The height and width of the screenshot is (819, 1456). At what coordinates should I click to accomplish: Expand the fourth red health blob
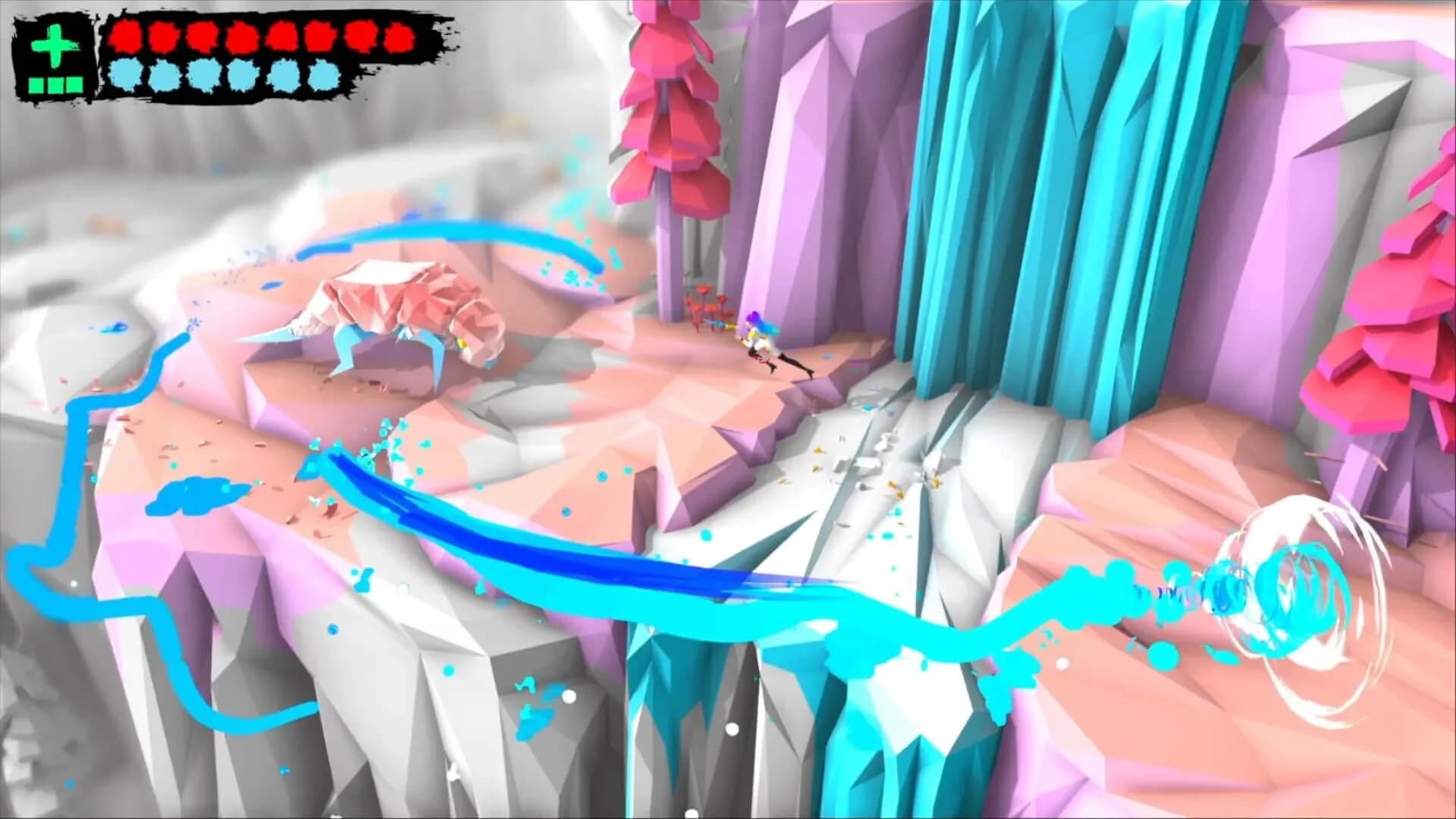coord(242,37)
